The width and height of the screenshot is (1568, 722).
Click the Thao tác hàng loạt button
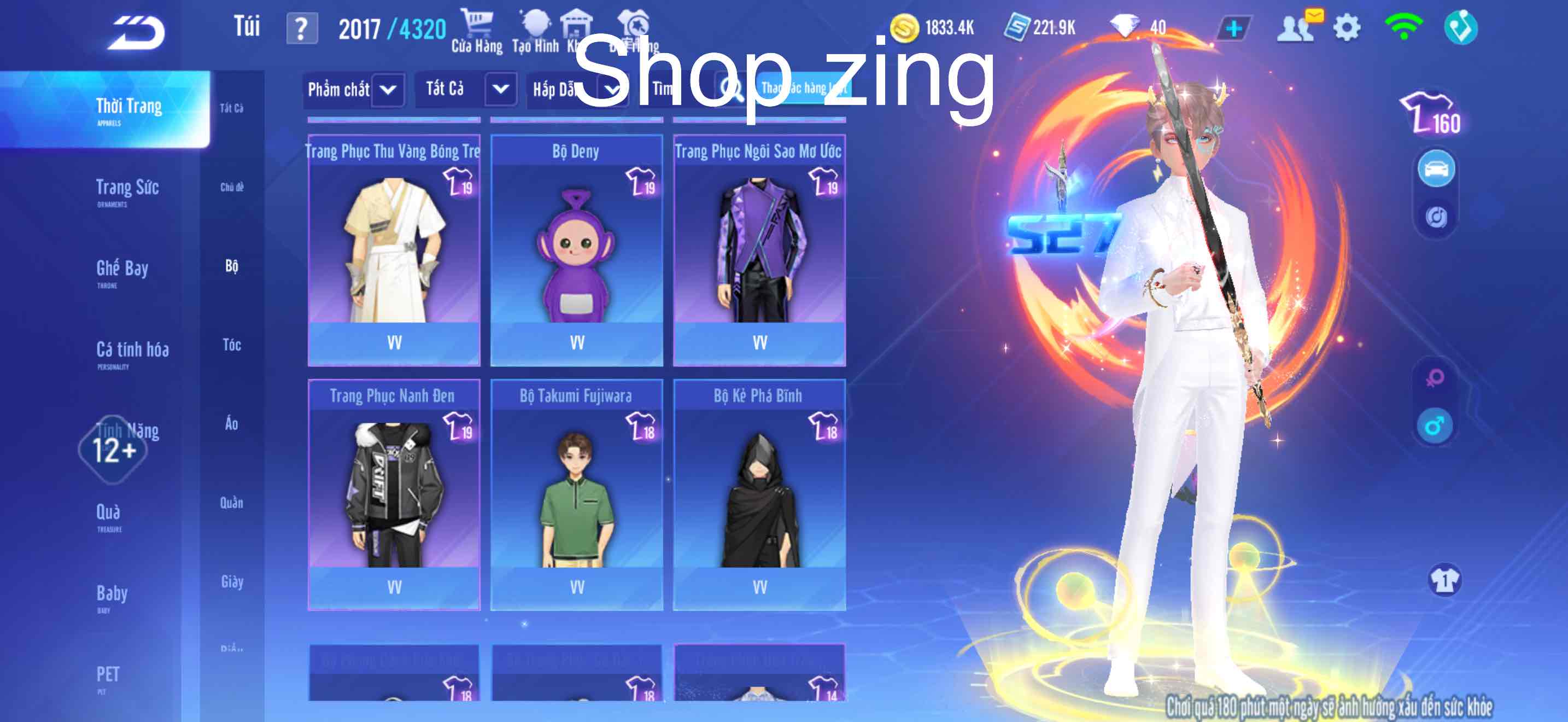(805, 89)
